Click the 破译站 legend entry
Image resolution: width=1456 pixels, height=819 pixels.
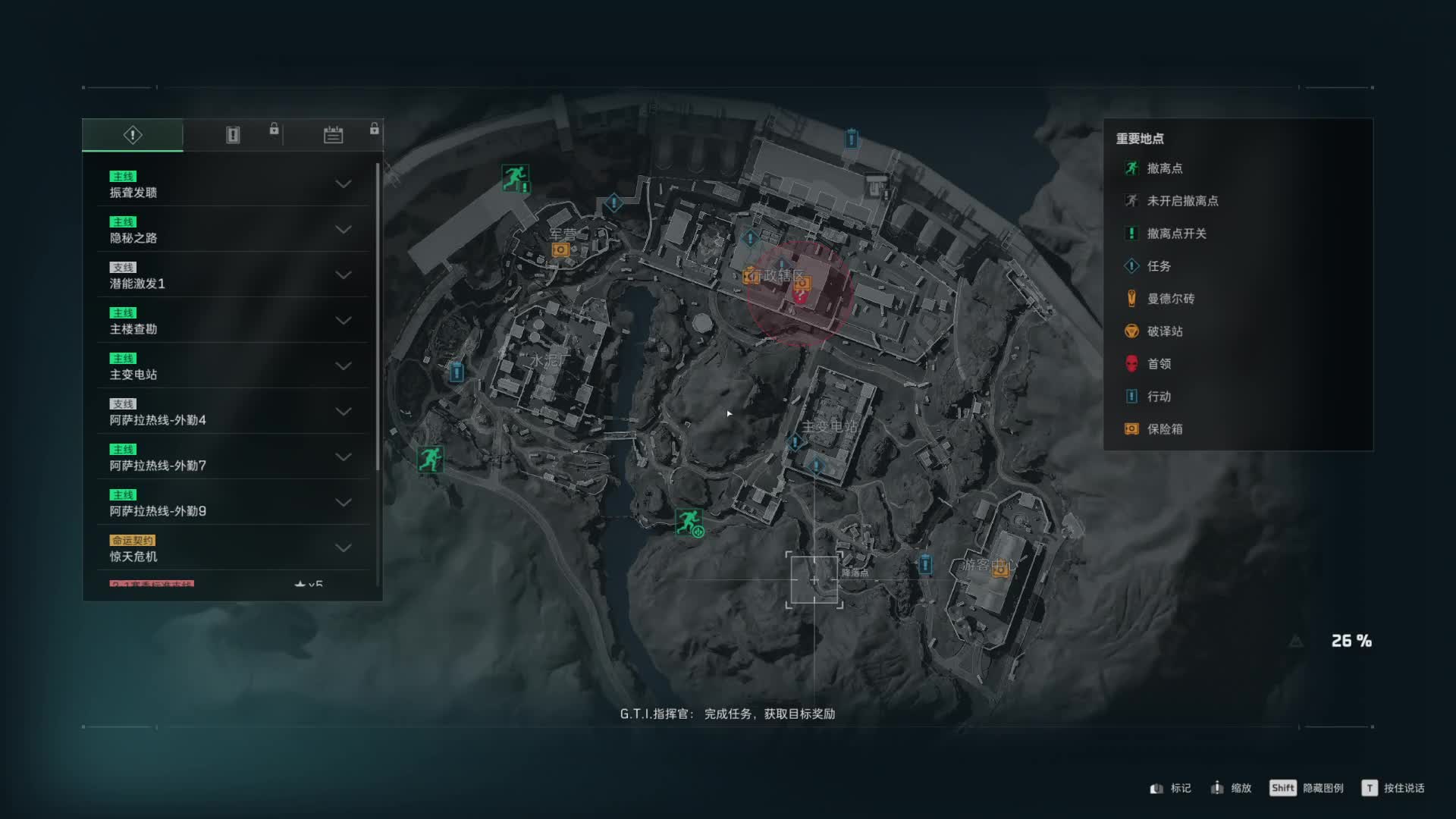coord(1164,331)
